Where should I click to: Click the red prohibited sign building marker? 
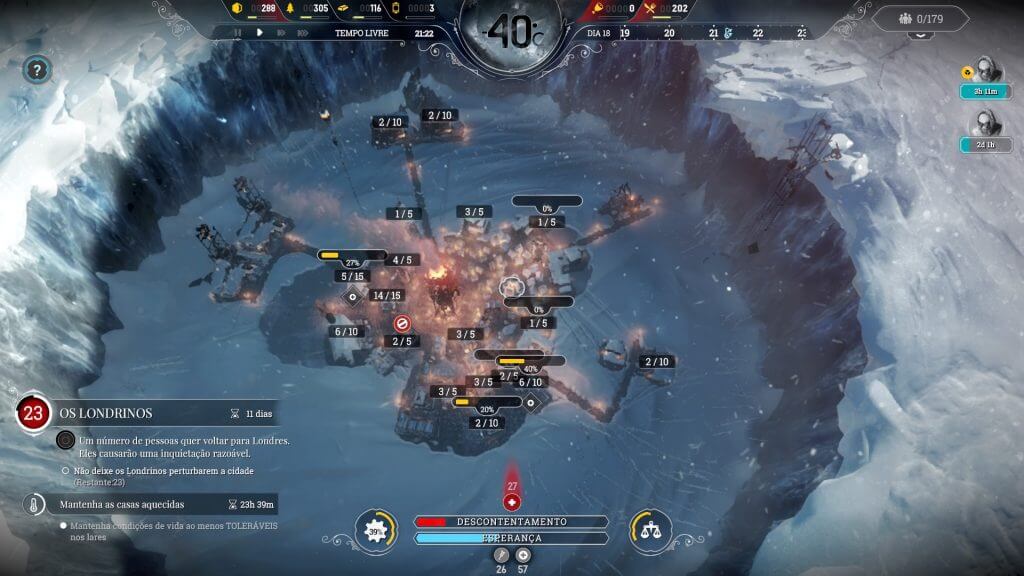[402, 323]
